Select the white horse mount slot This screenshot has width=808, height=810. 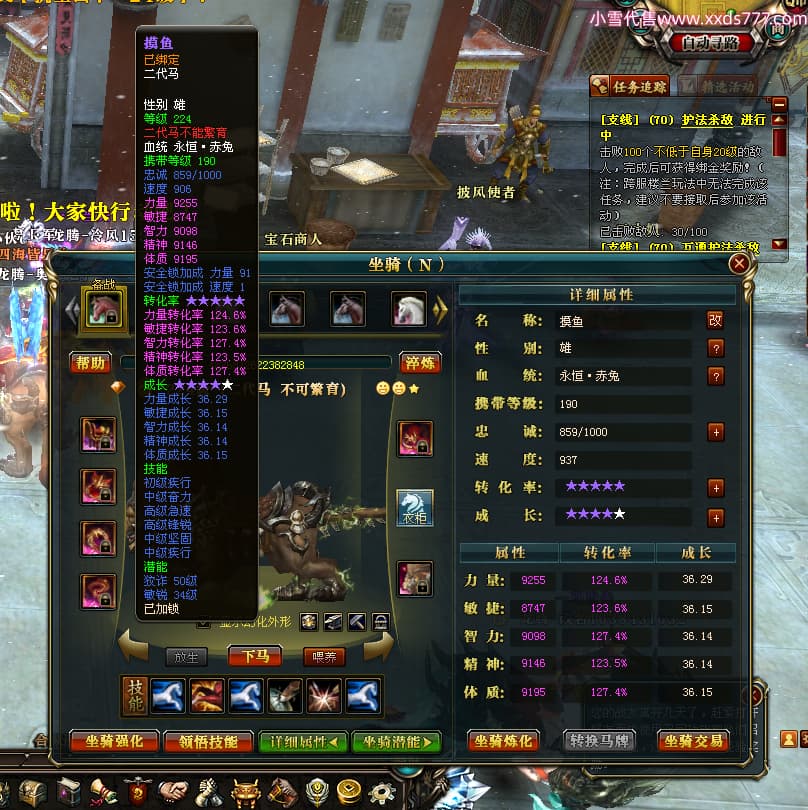[408, 308]
